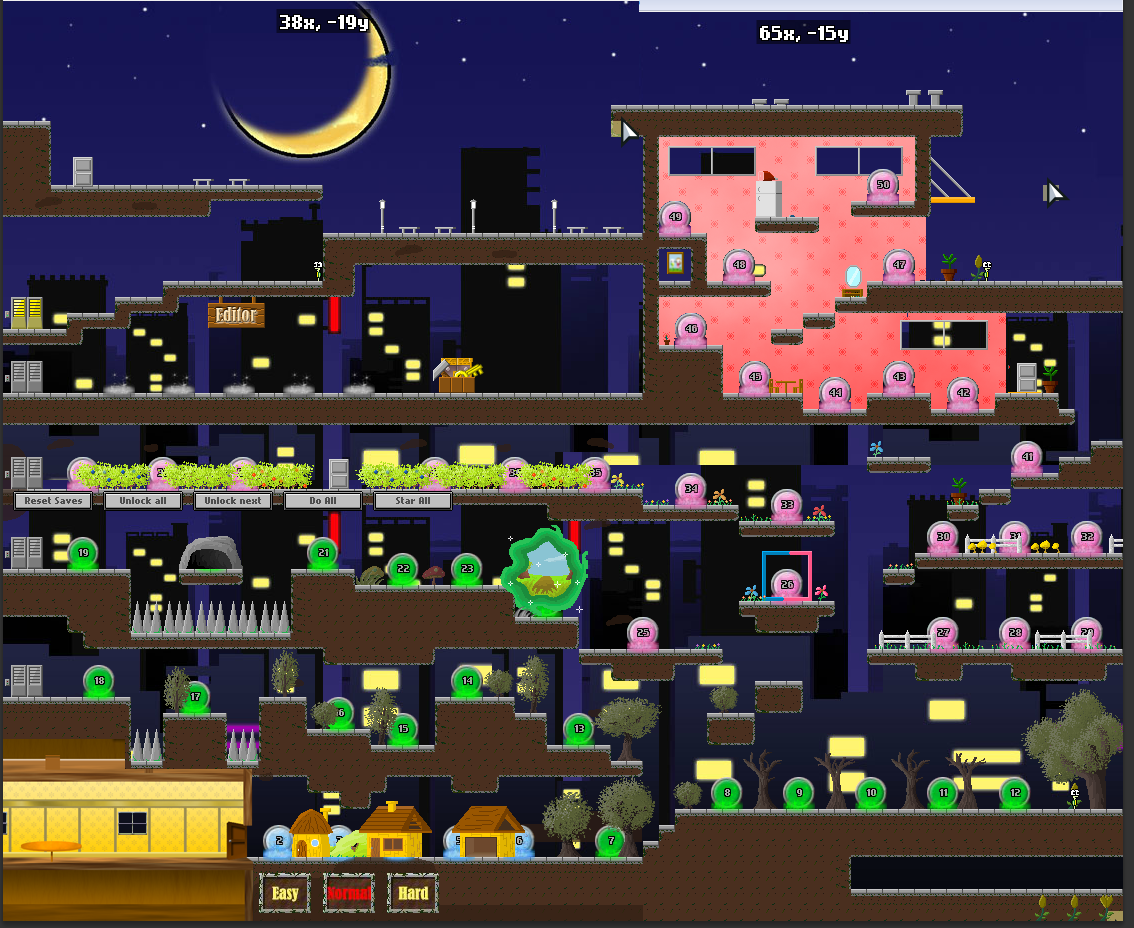Select the level 45 orb
Screen dimensions: 1134x928
(755, 378)
